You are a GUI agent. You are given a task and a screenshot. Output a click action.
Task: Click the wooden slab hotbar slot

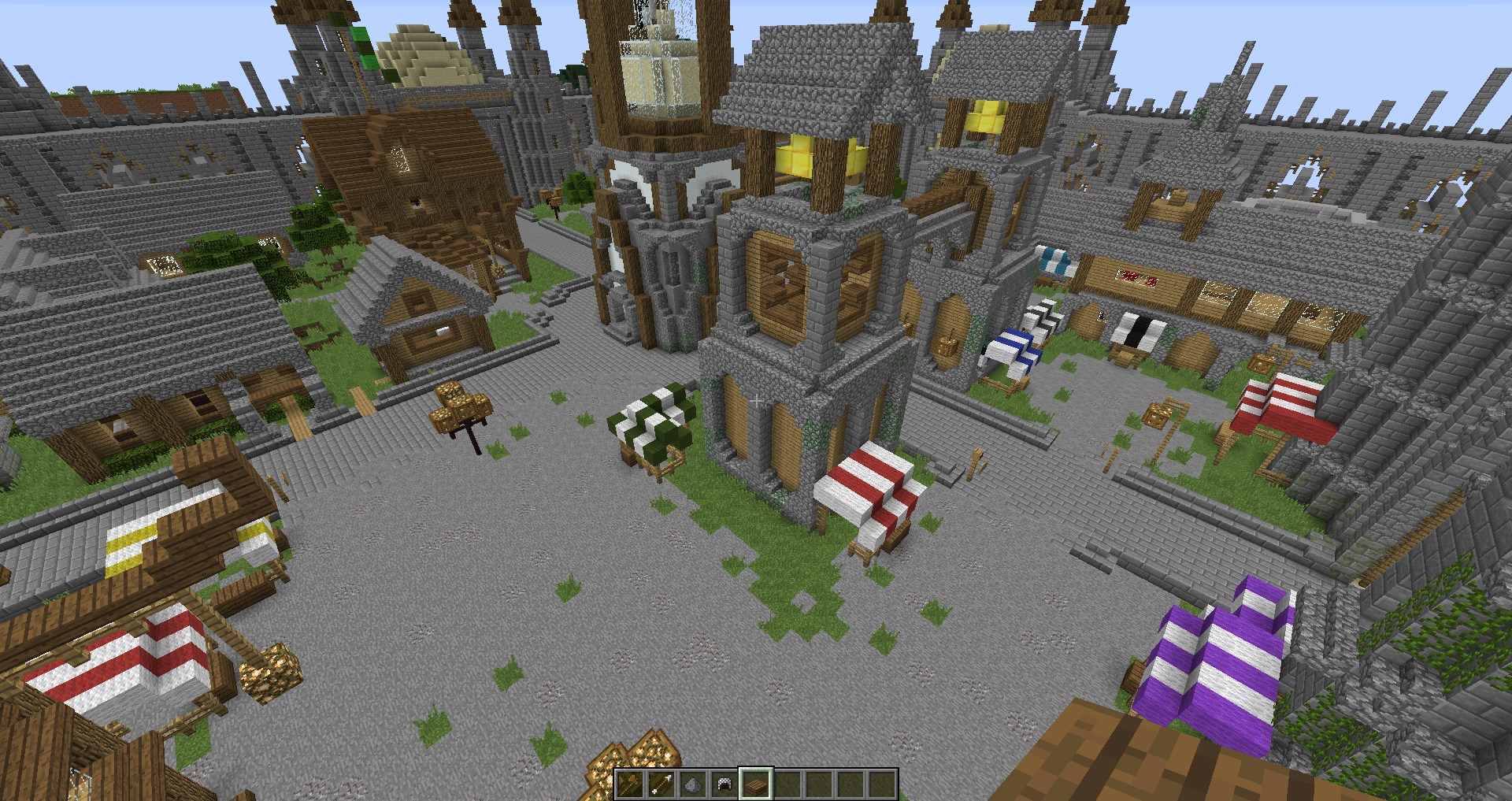755,784
